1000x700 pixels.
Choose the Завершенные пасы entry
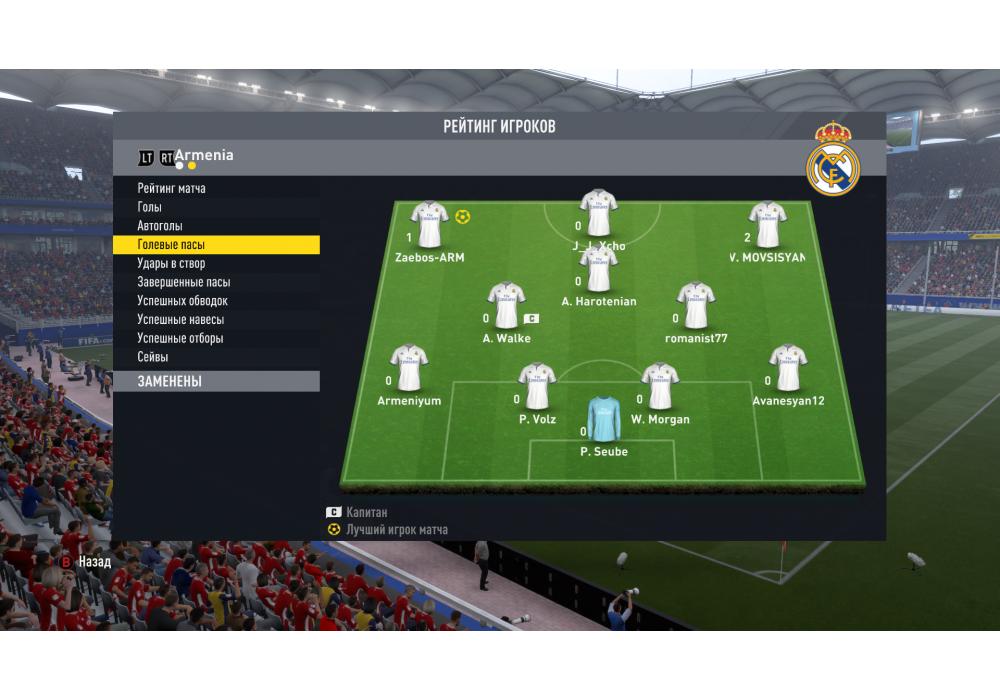pos(183,282)
